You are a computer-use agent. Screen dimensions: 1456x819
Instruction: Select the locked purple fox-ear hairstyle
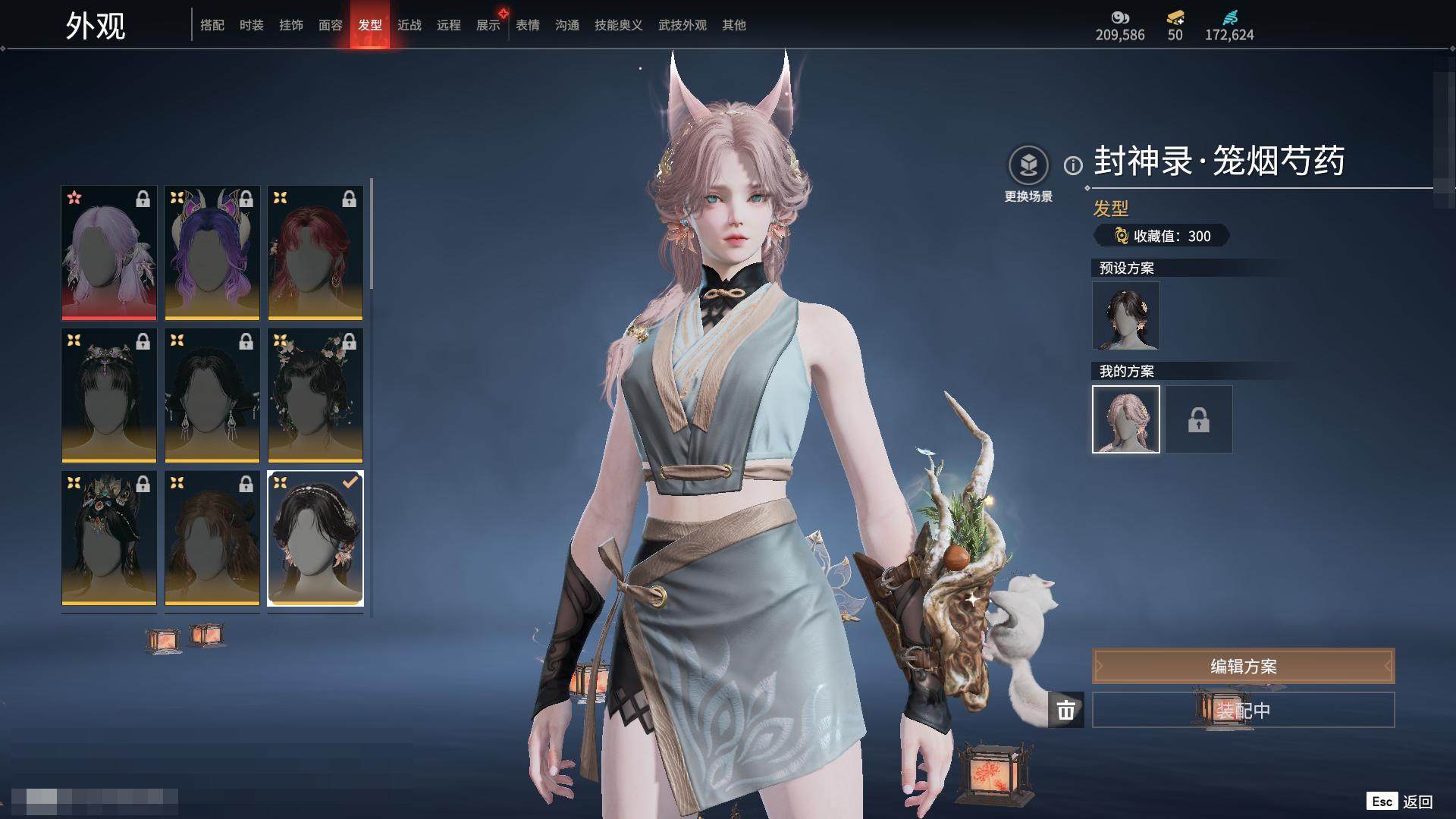tap(212, 253)
